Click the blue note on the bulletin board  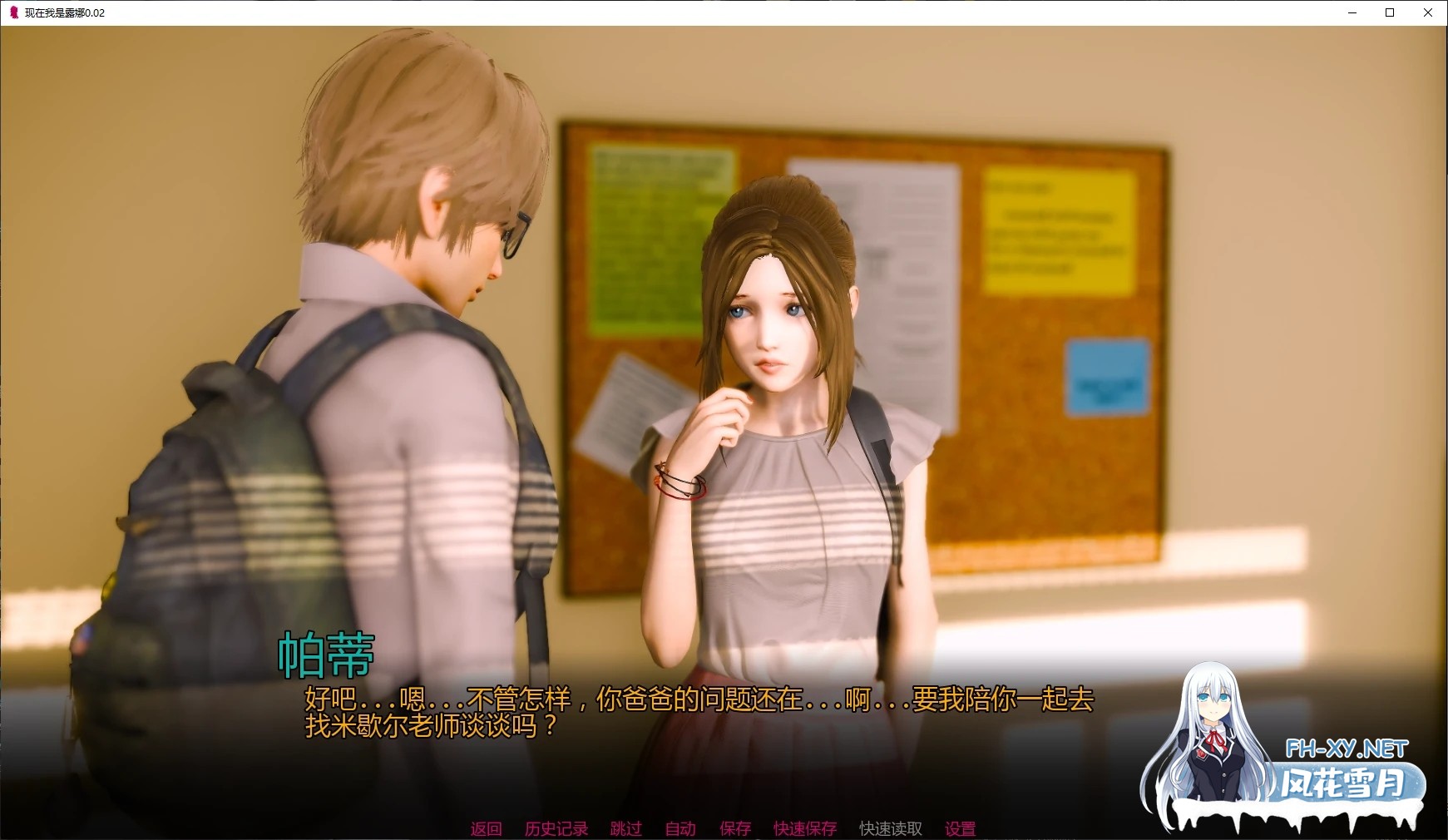[1107, 375]
